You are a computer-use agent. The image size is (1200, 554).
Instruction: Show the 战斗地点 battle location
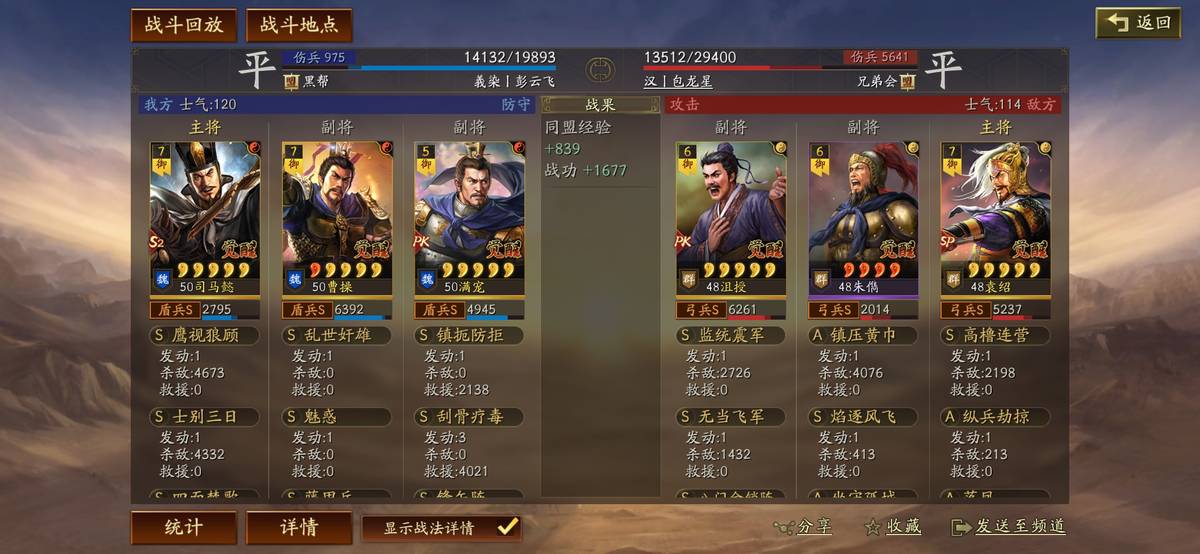[x=298, y=25]
